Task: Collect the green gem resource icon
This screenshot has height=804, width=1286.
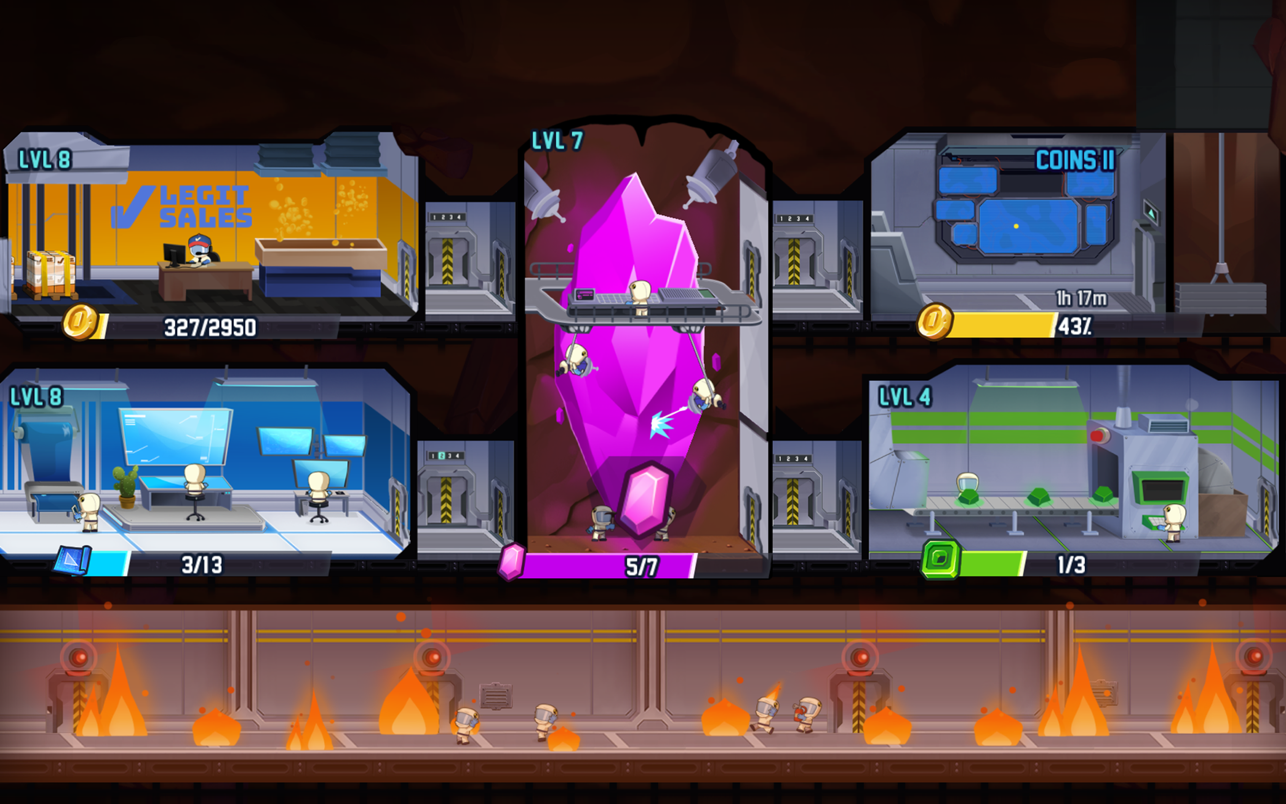Action: pyautogui.click(x=940, y=560)
